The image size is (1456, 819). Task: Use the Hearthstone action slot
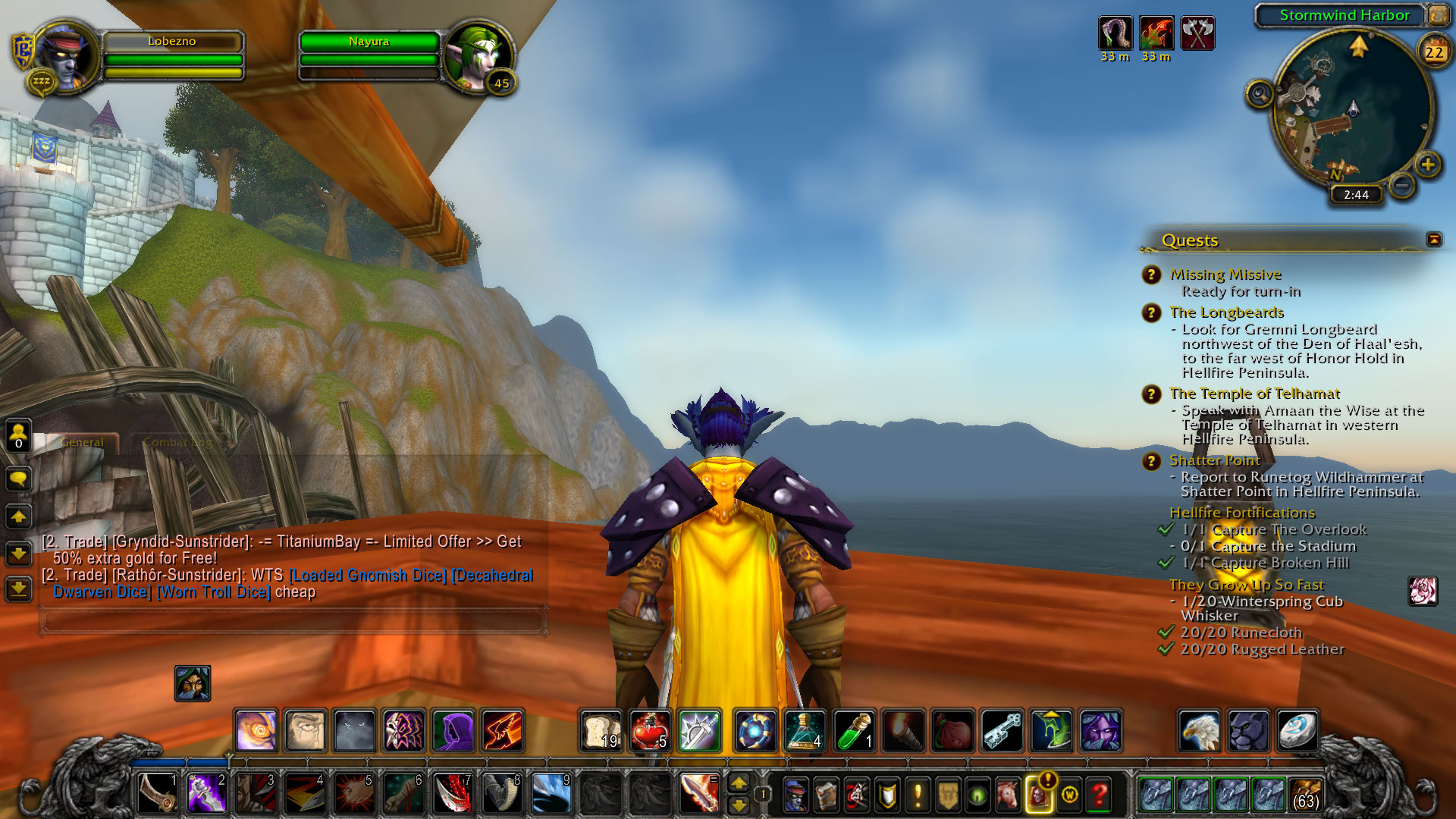[1298, 731]
